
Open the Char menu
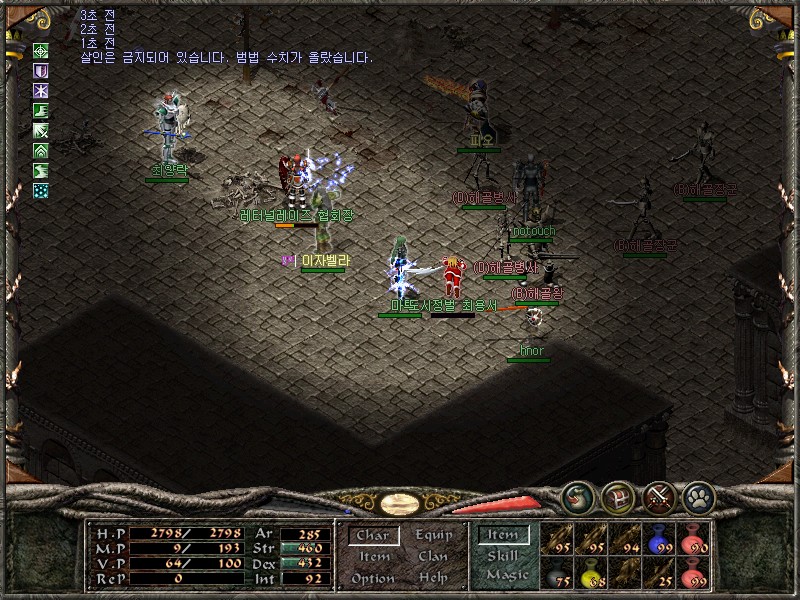372,536
